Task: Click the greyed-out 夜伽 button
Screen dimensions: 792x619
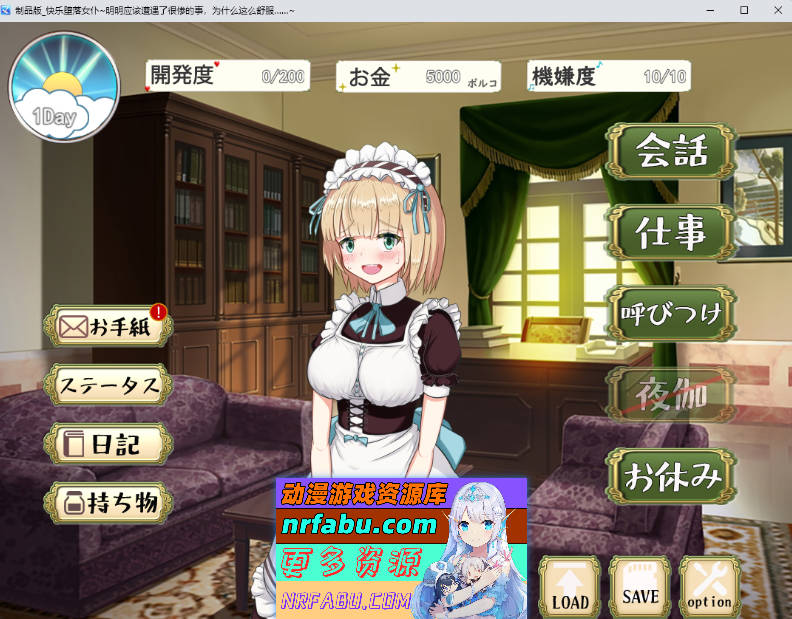Action: click(672, 395)
